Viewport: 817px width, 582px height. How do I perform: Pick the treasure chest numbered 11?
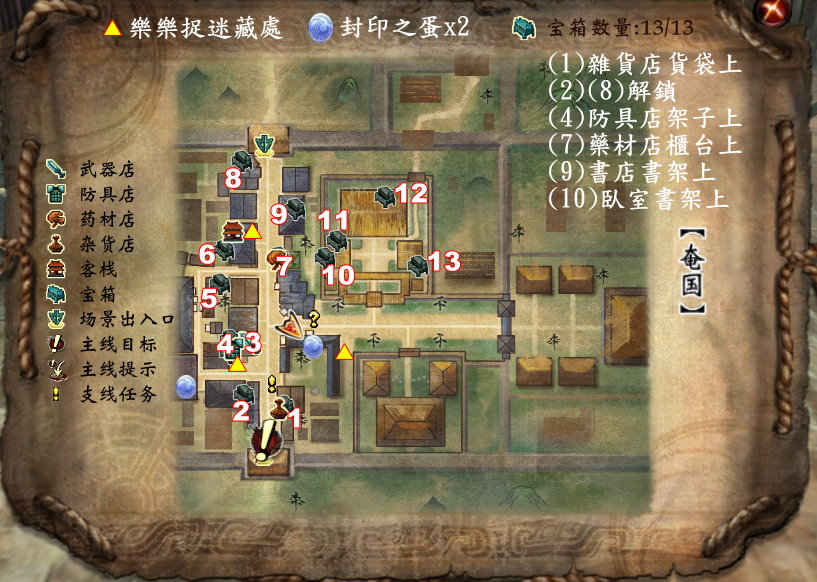pos(337,240)
